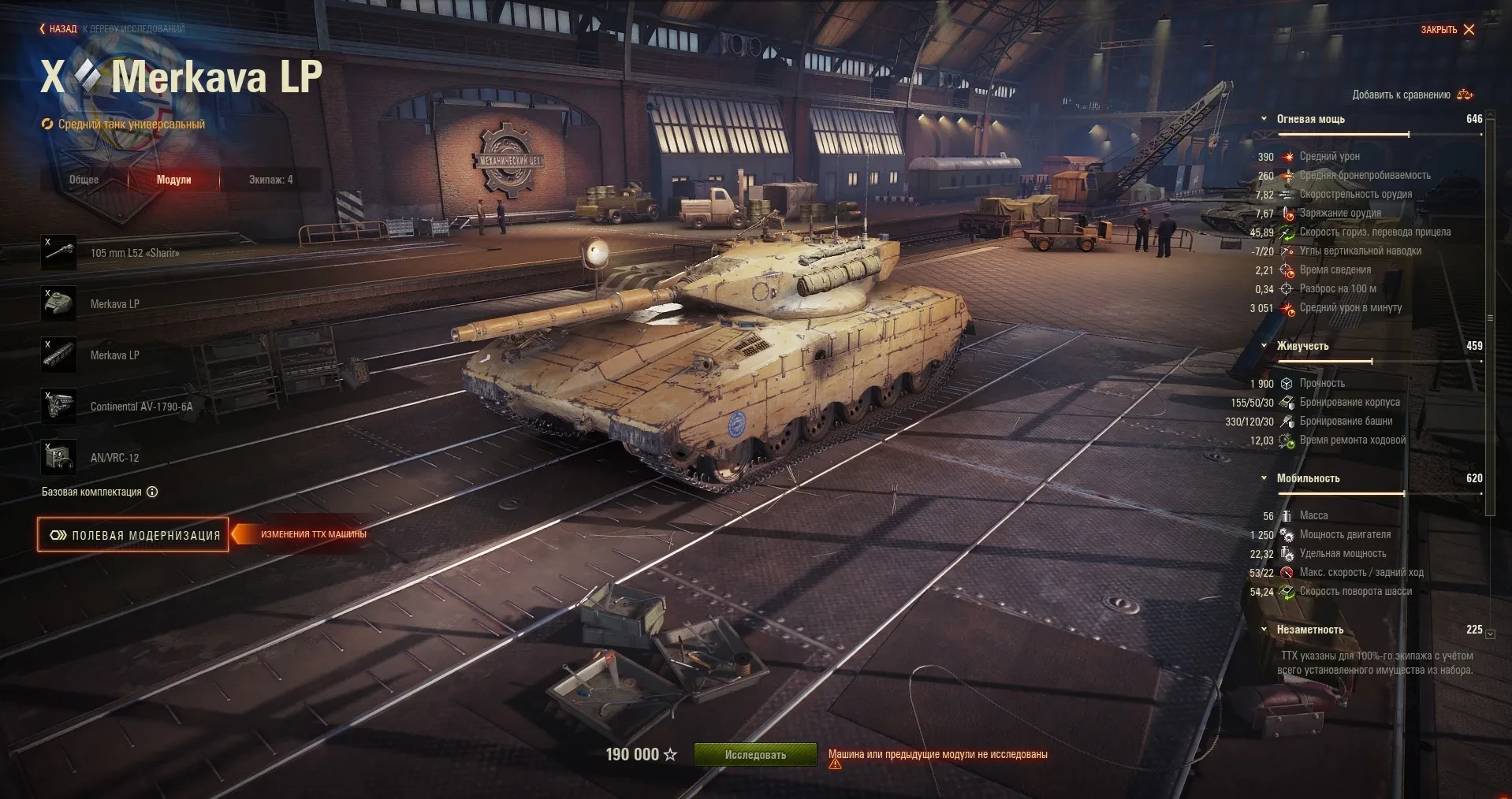Click the Базовая комплектация info icon
This screenshot has width=1512, height=799.
click(152, 492)
